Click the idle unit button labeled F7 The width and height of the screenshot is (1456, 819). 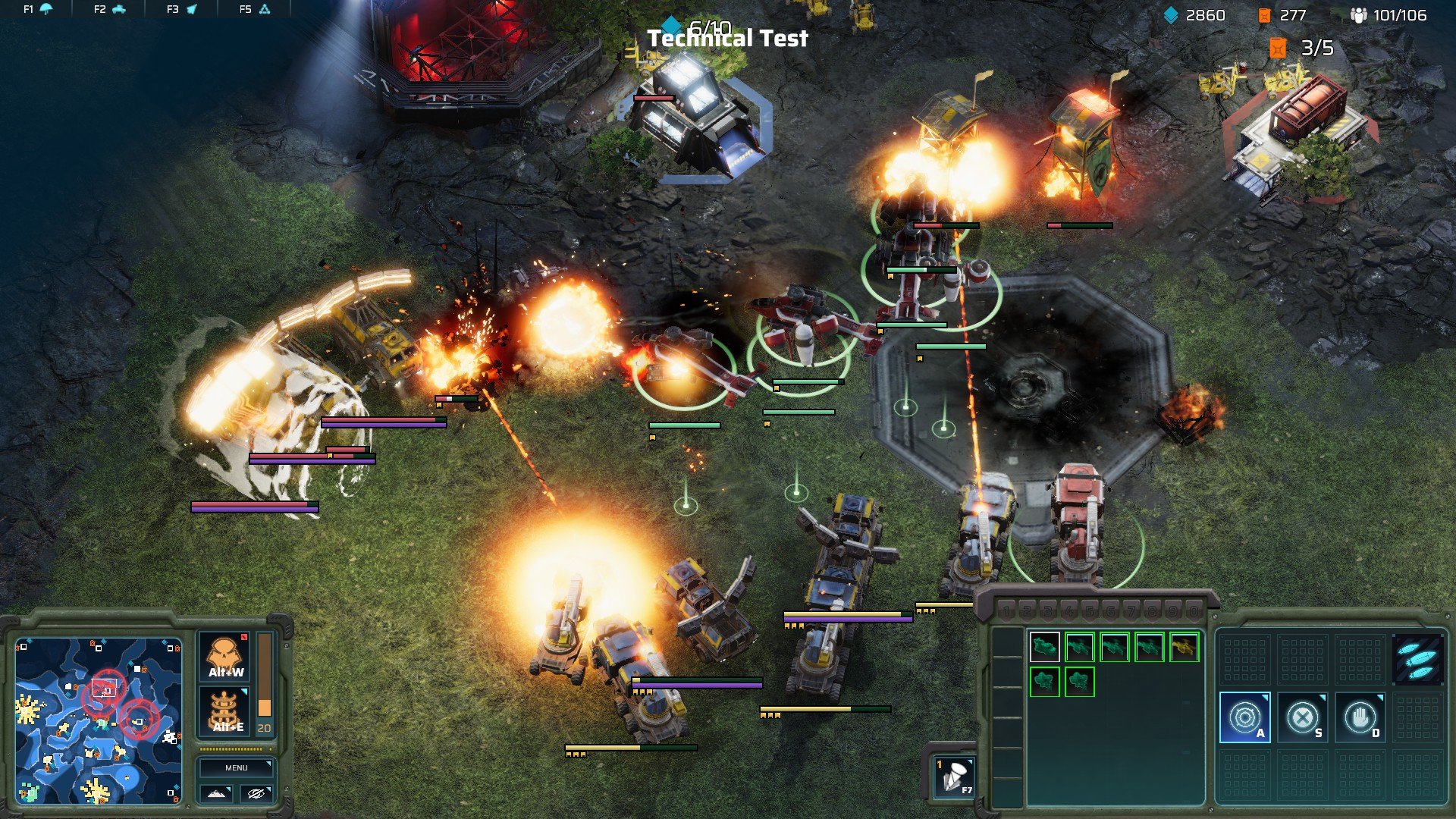pos(953,775)
